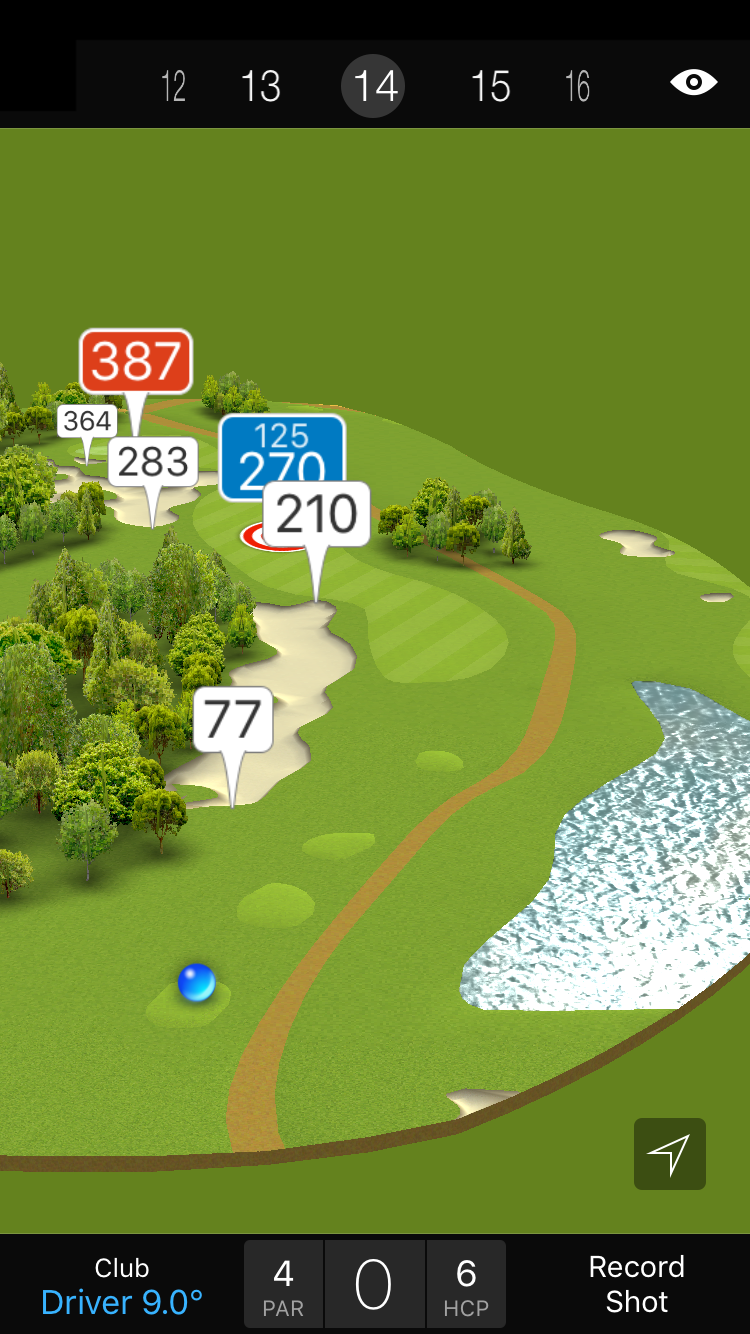Select the highlighted hole 14
Screen dimensions: 750x1334
[x=376, y=87]
